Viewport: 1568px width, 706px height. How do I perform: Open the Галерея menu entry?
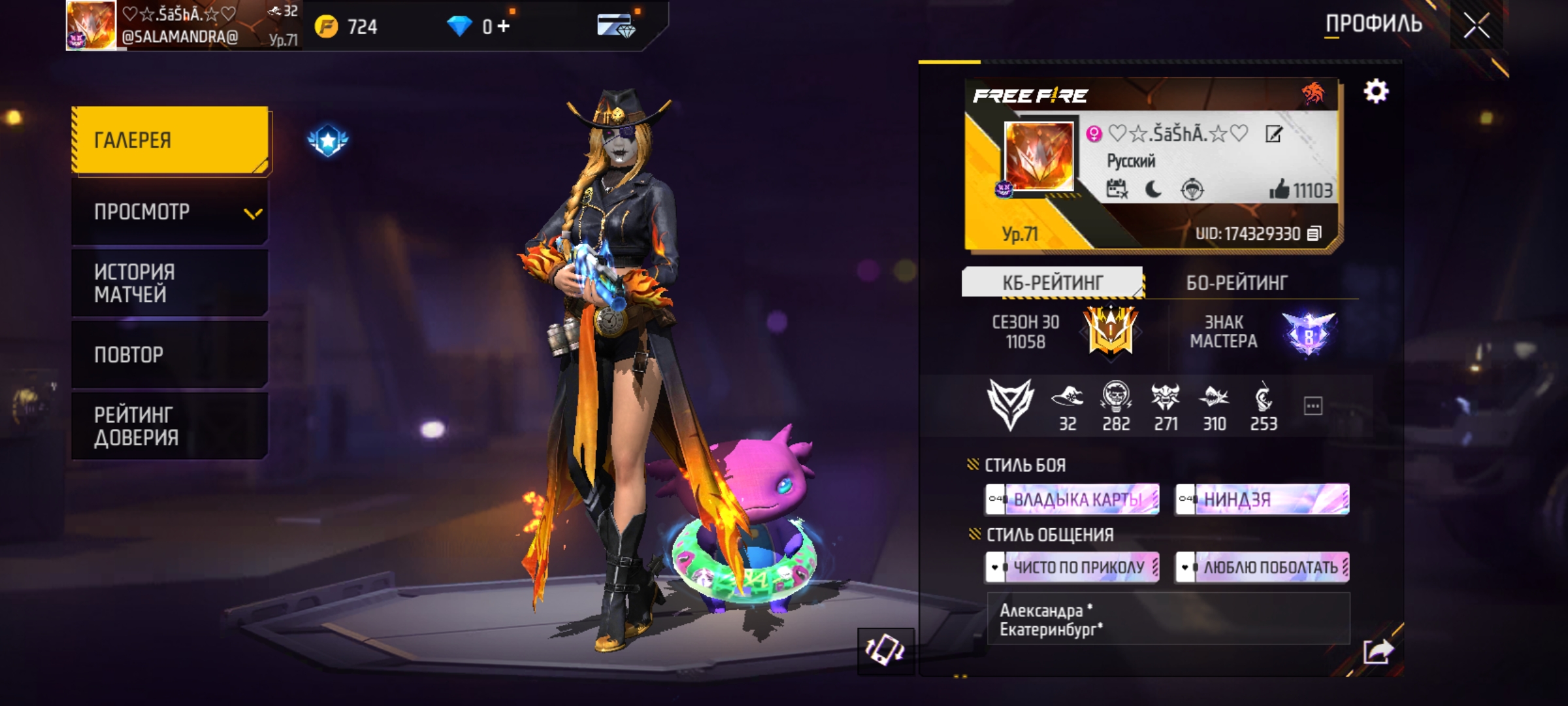(170, 140)
